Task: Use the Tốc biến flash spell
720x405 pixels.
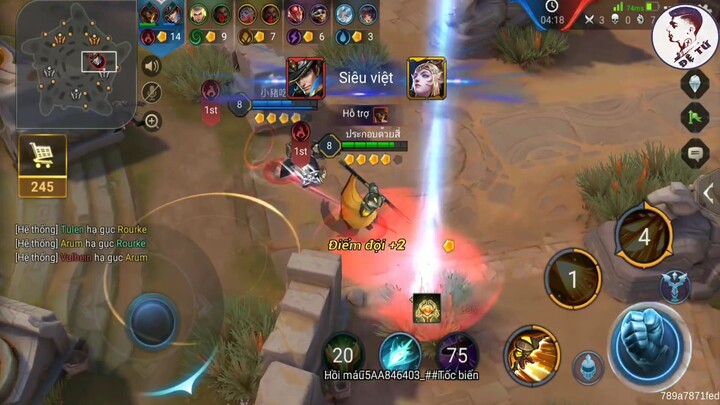Action: (458, 352)
